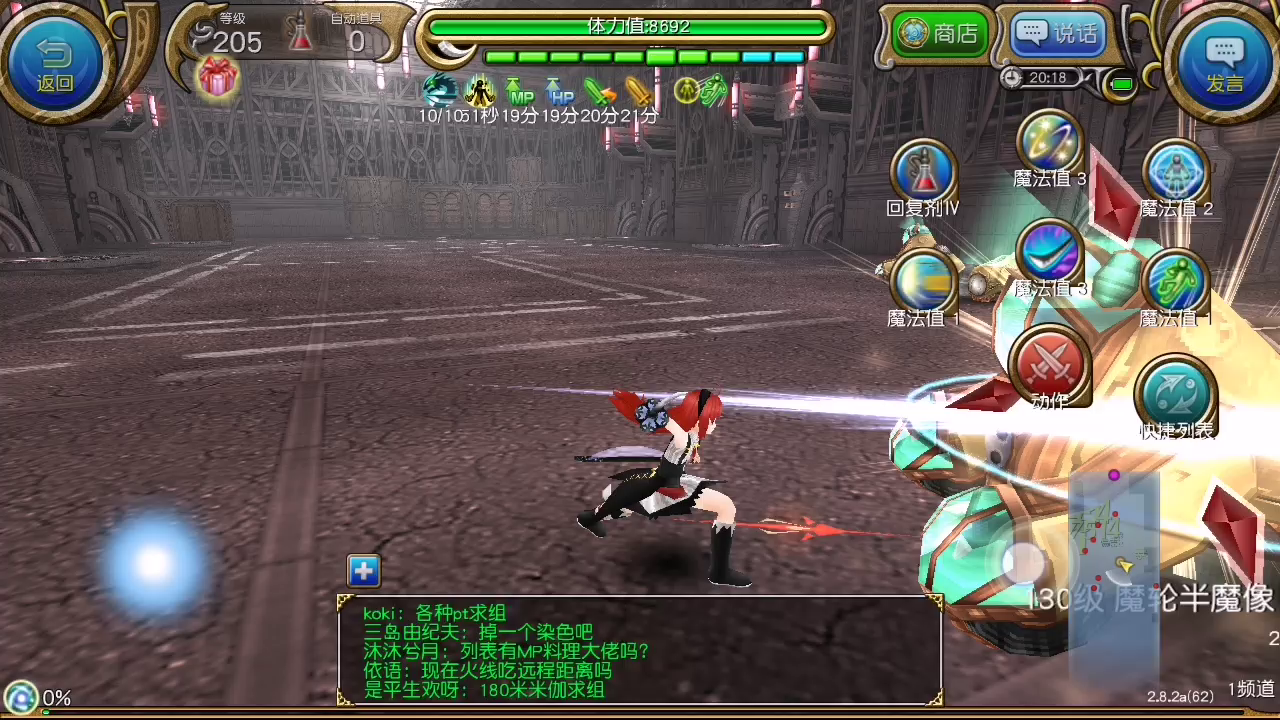Activate the green running figure skill

pos(1176,283)
